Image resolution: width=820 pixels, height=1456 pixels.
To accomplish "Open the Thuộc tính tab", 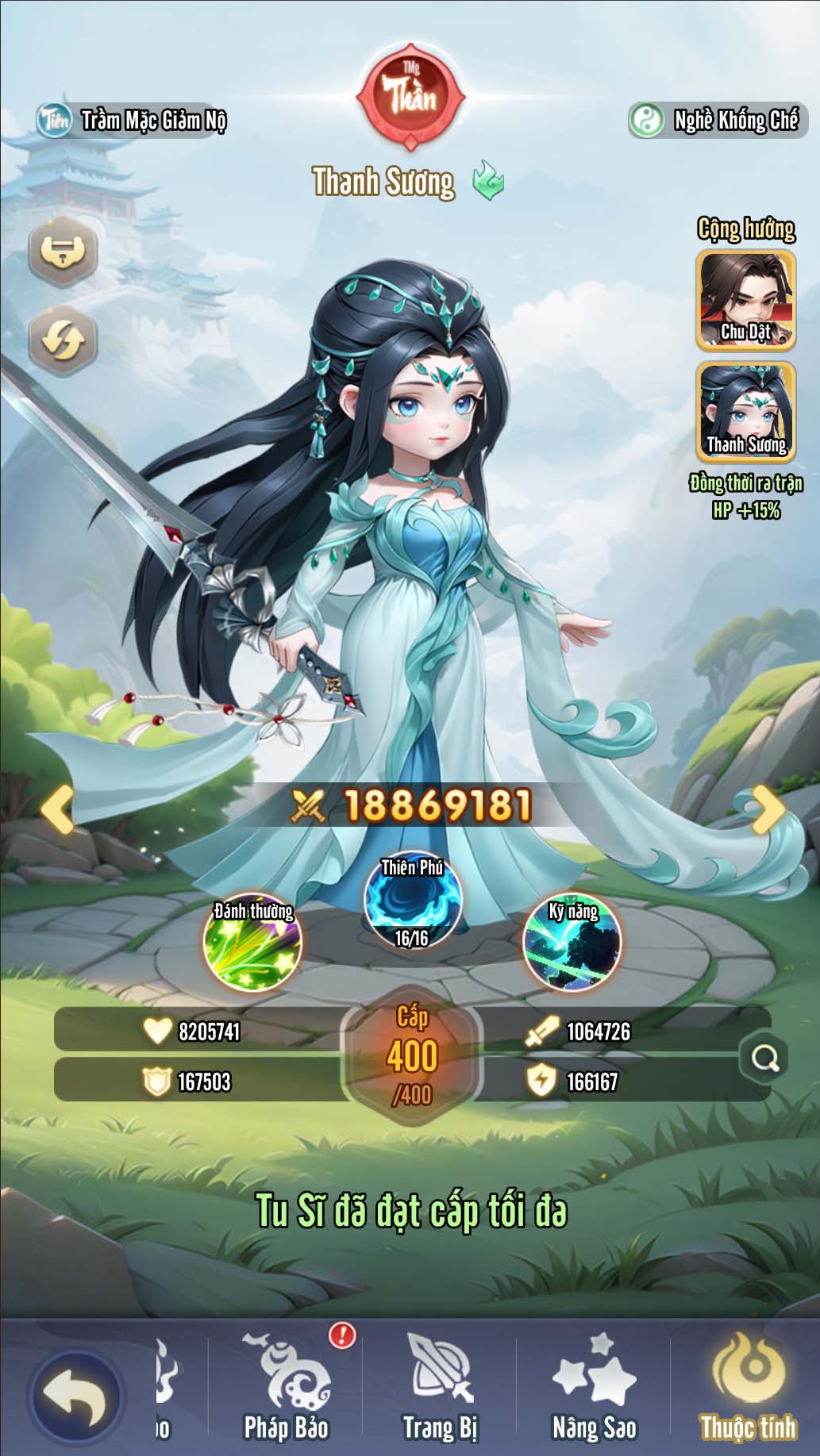I will pos(748,1389).
